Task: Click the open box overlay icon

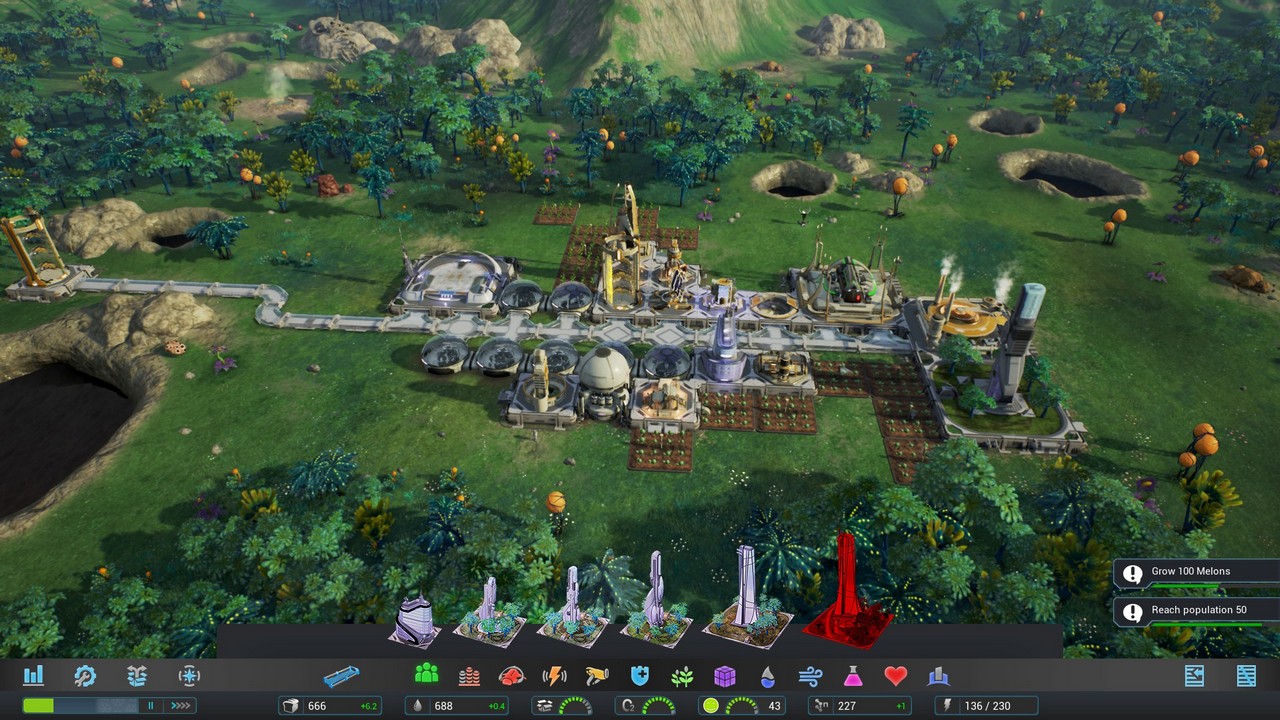Action: [x=137, y=676]
